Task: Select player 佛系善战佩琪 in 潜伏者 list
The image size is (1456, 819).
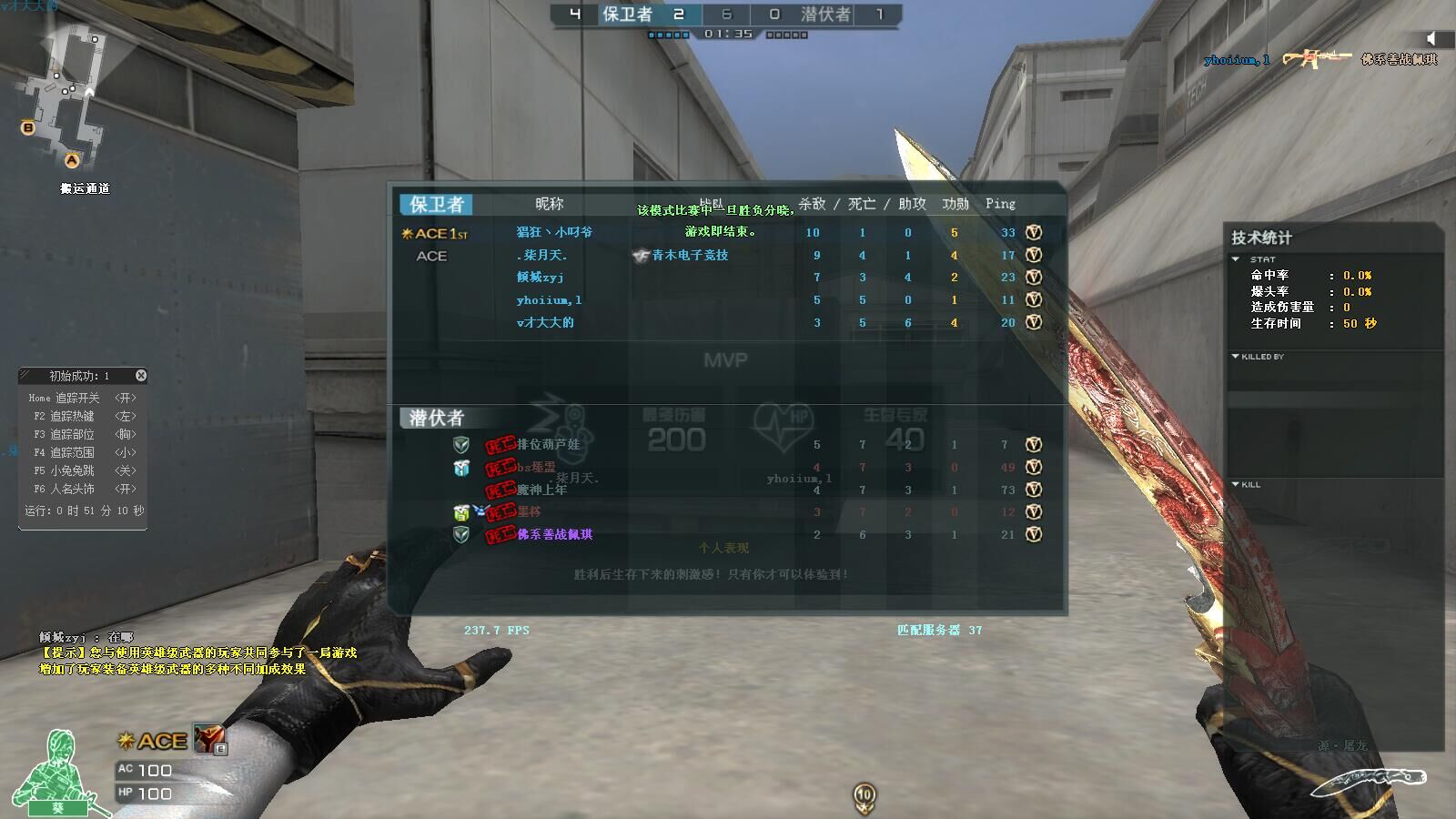Action: 554,534
